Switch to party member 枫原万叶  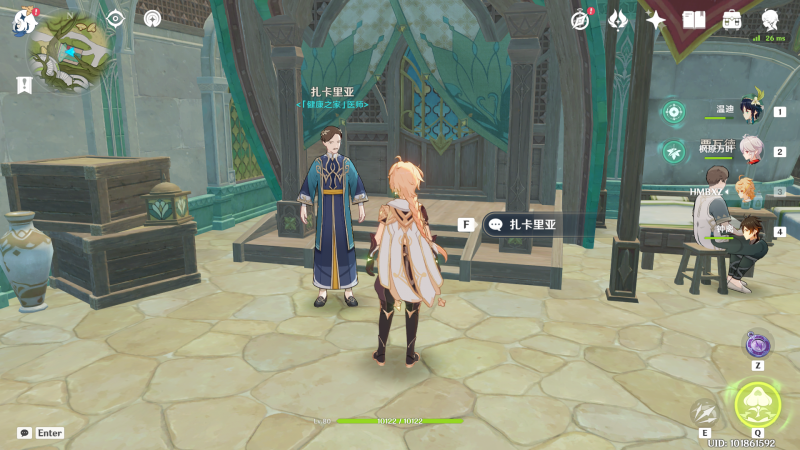750,150
